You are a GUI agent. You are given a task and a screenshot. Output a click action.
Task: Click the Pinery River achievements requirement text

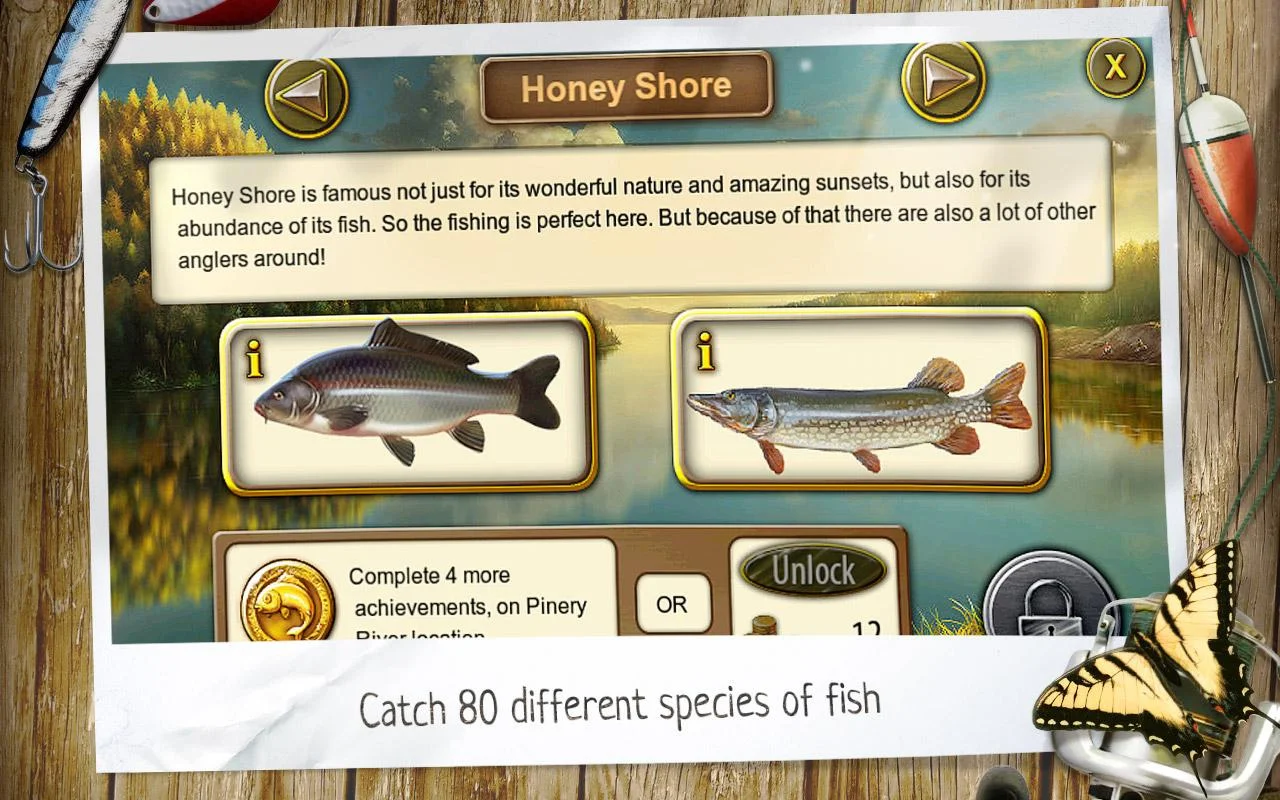tap(470, 598)
